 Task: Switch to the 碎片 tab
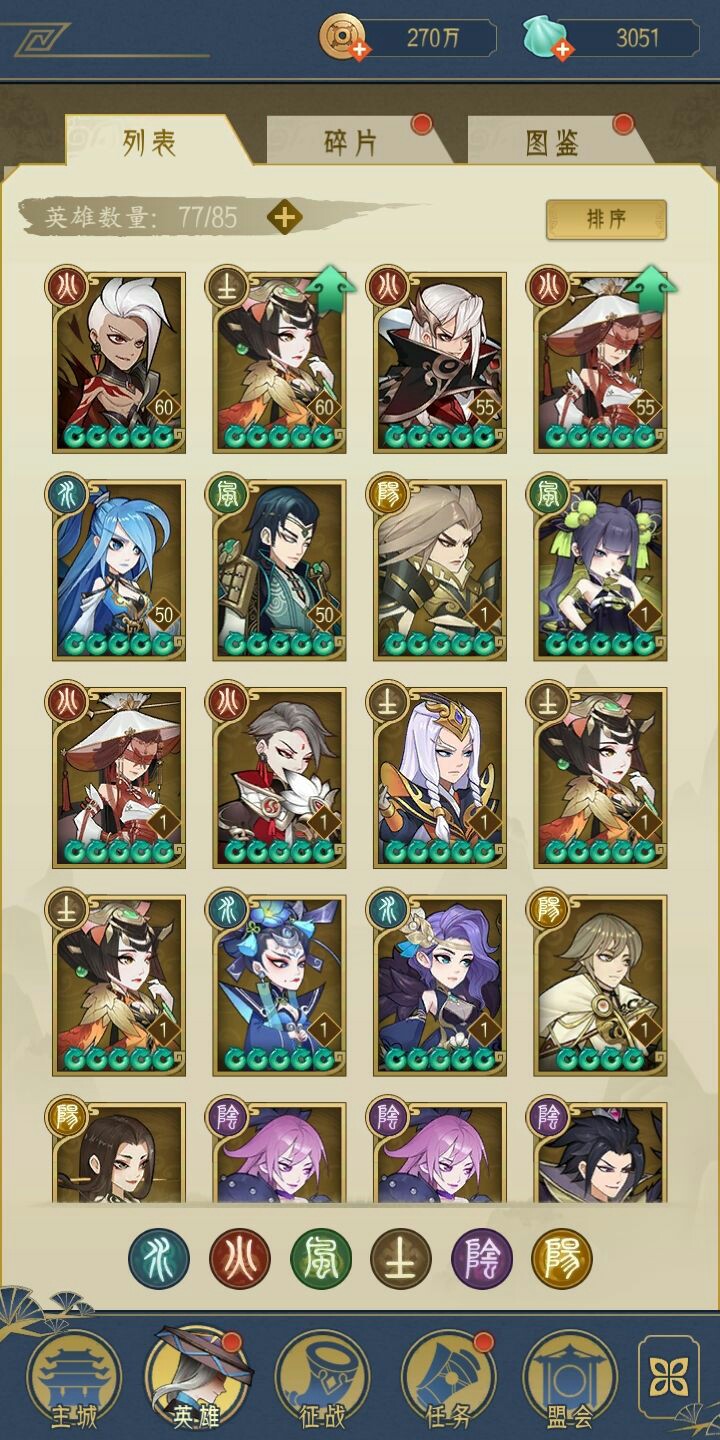[351, 143]
